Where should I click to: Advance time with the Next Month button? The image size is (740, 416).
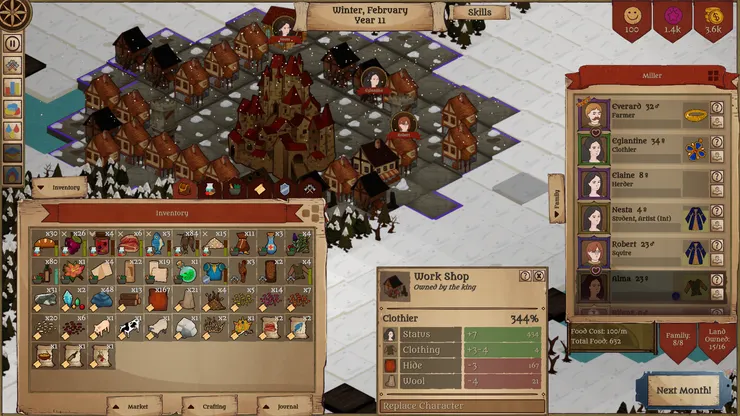click(684, 389)
